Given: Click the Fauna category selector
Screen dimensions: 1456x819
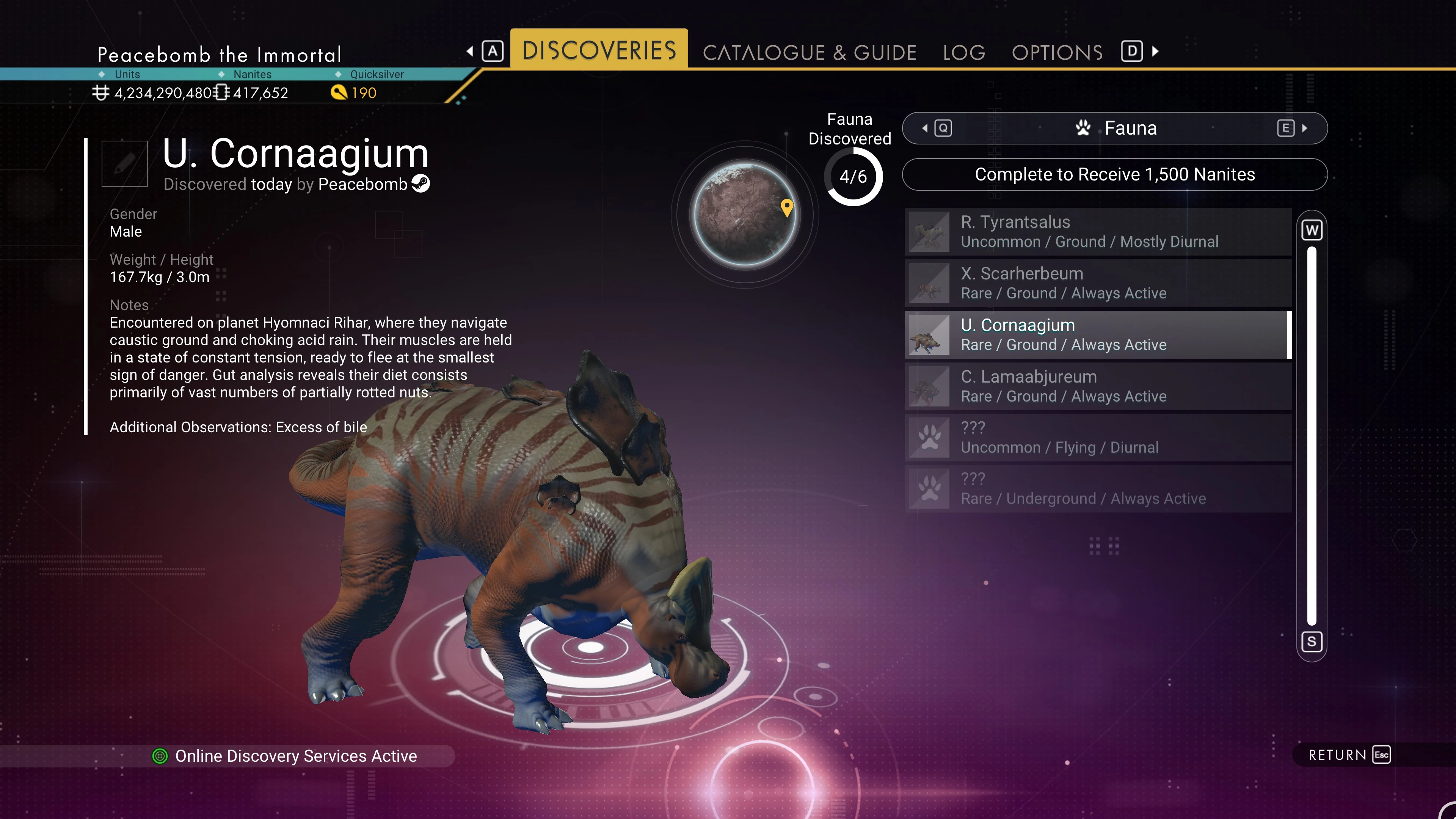Looking at the screenshot, I should tap(1114, 128).
